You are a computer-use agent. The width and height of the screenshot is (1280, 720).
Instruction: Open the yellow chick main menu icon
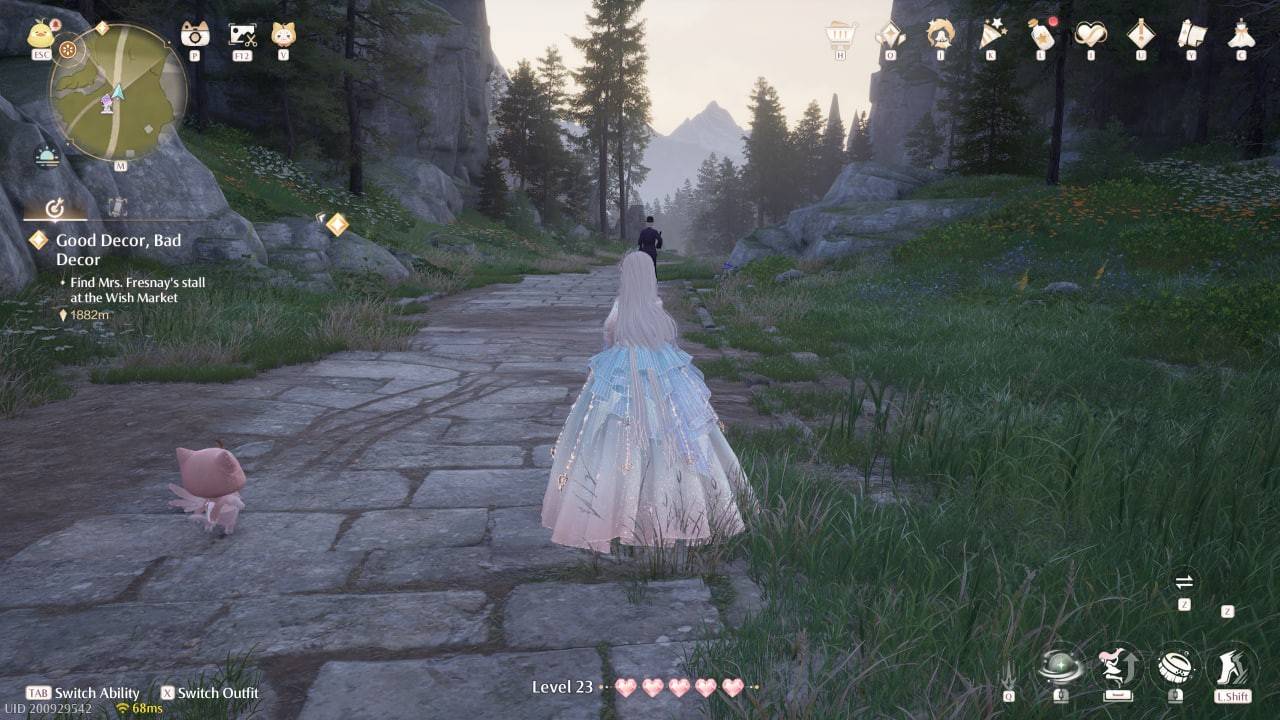coord(41,35)
